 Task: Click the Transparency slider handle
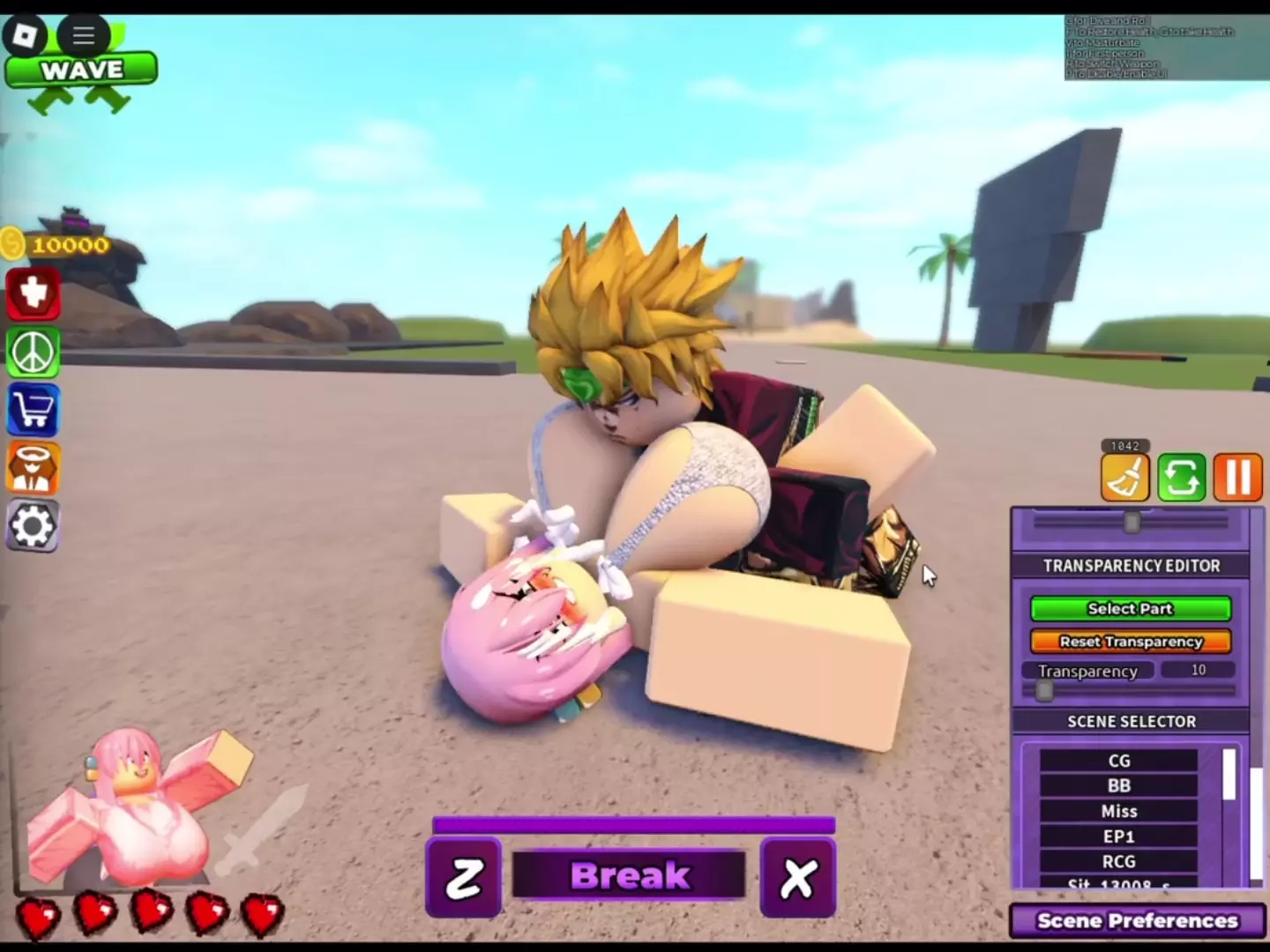(1044, 690)
